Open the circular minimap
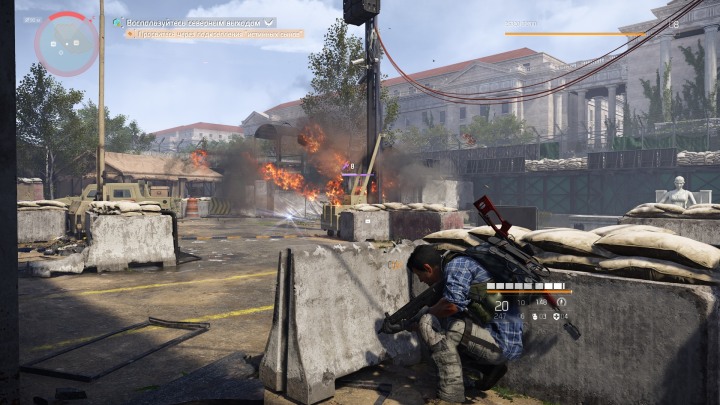Image resolution: width=720 pixels, height=405 pixels. tap(66, 43)
